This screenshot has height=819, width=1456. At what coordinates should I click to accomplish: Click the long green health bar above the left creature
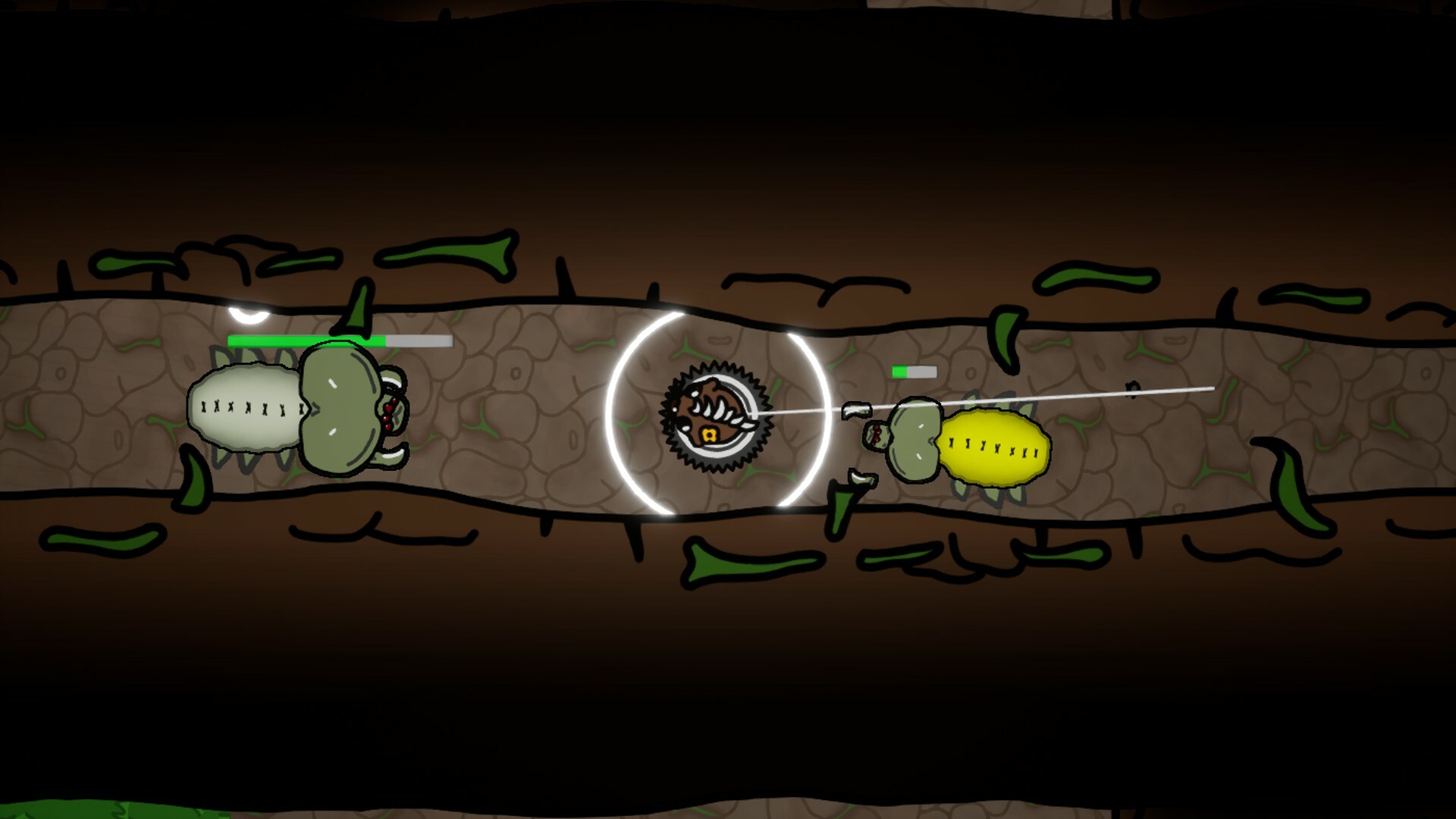(303, 341)
